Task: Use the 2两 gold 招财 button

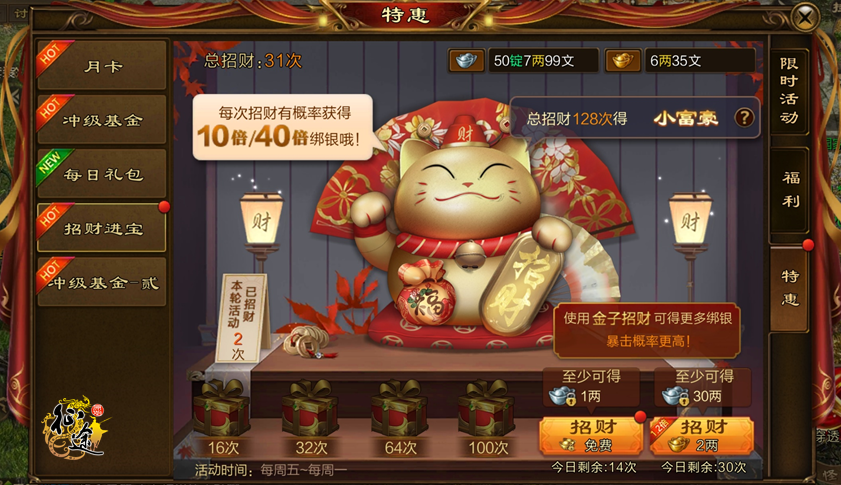Action: click(x=701, y=435)
